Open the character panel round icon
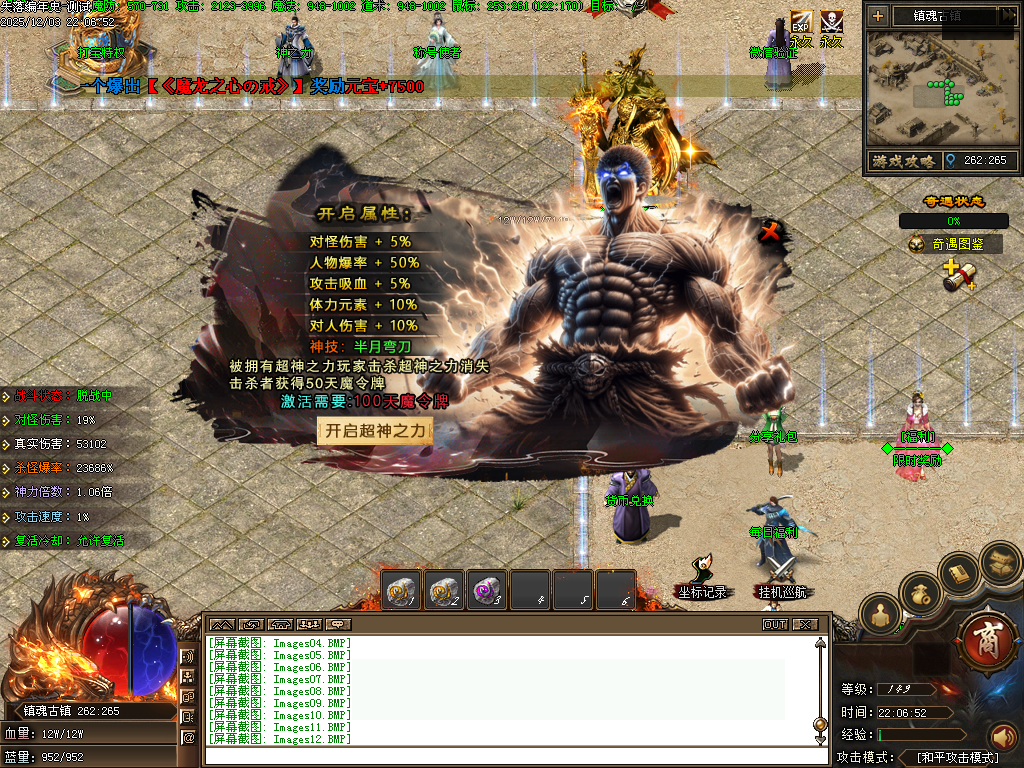This screenshot has width=1024, height=768. pyautogui.click(x=881, y=615)
